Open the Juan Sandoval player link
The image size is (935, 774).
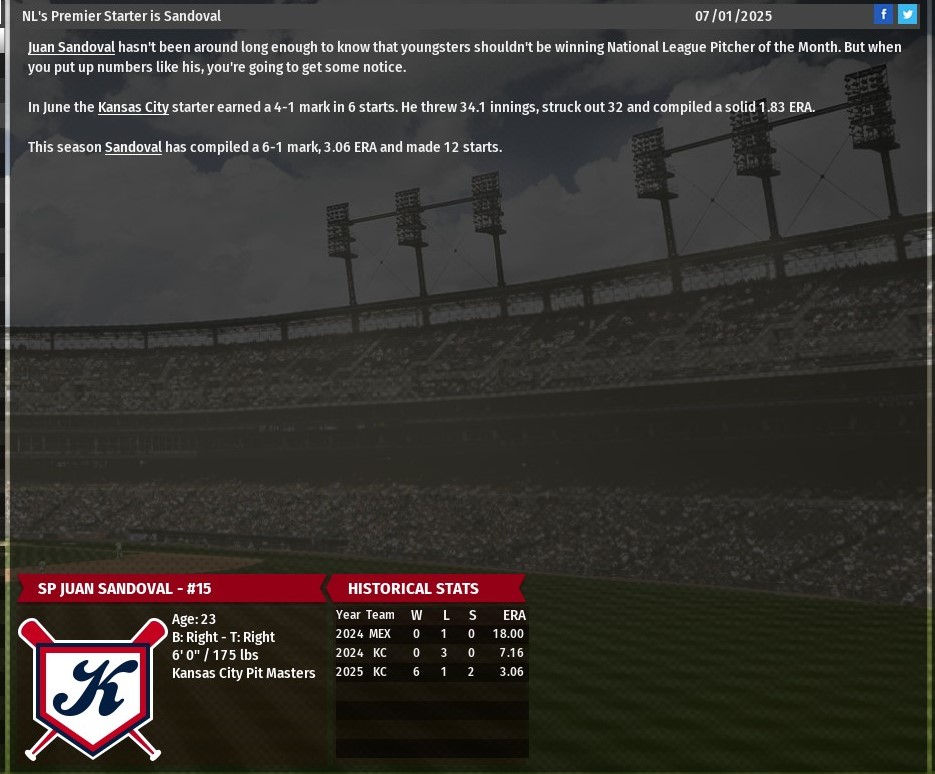click(x=71, y=47)
